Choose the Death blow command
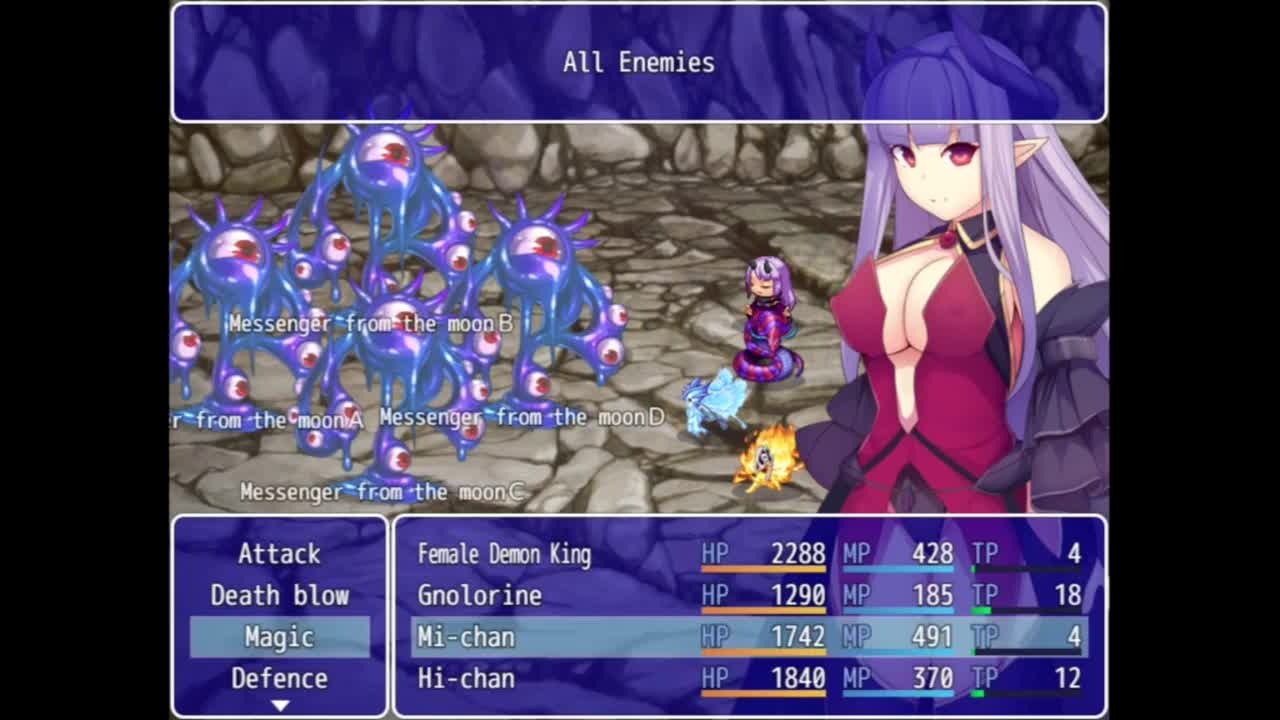Viewport: 1280px width, 720px height. 279,596
